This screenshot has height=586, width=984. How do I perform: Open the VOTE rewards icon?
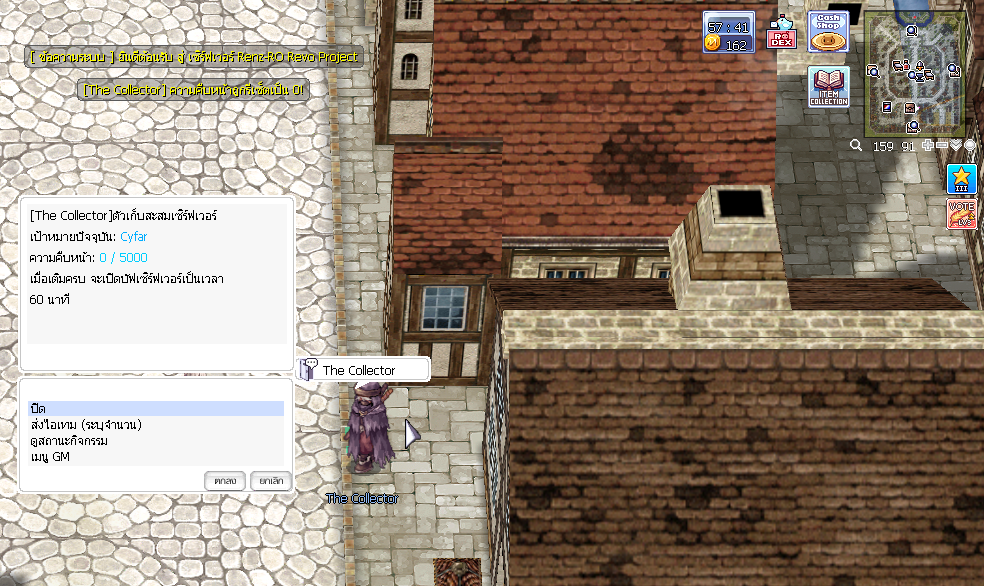[x=961, y=214]
